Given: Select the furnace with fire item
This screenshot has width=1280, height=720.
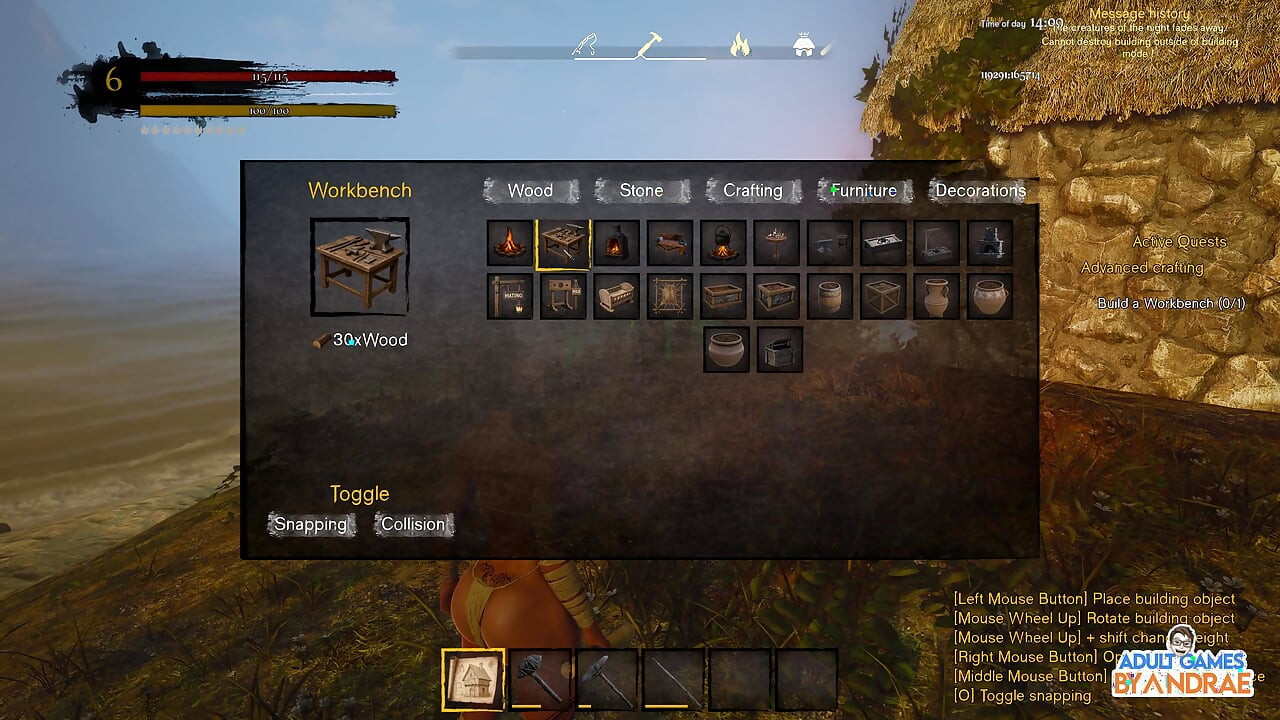Looking at the screenshot, I should coord(616,243).
